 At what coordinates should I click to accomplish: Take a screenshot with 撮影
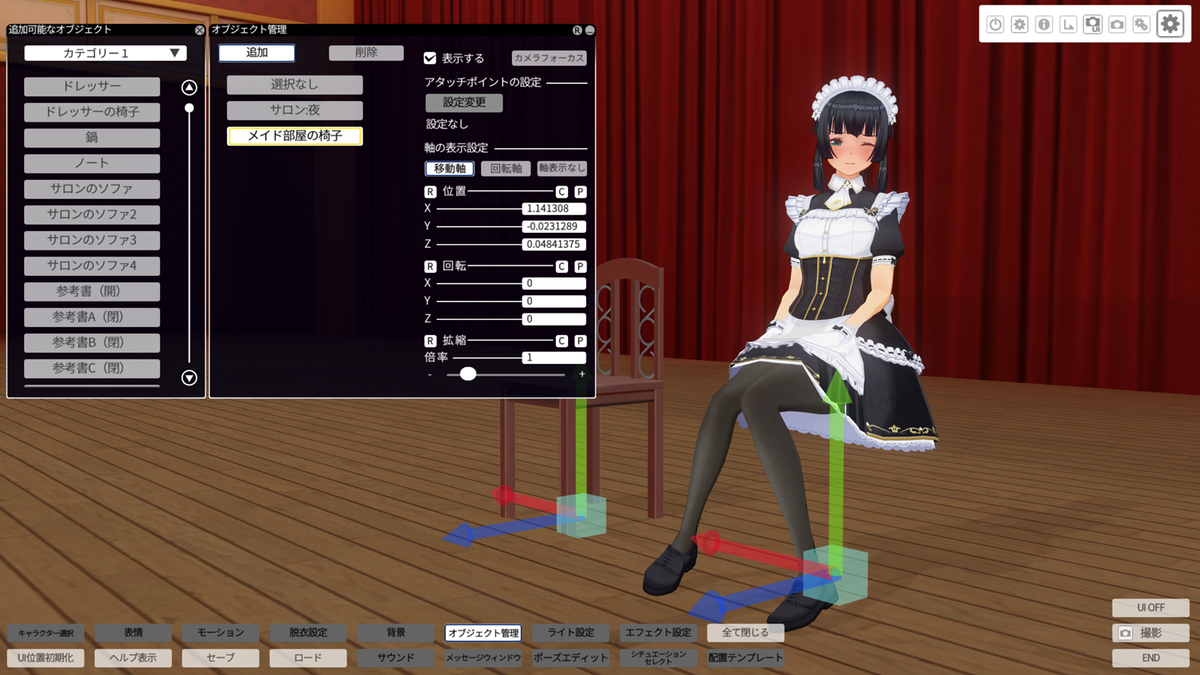coord(1150,633)
